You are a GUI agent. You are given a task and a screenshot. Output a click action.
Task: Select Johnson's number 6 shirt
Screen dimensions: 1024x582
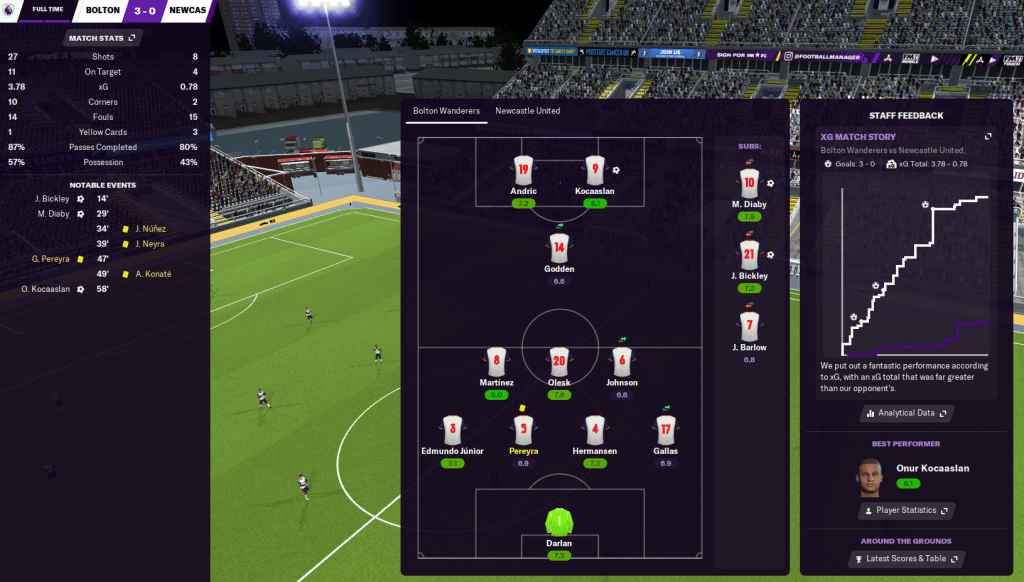coord(622,361)
